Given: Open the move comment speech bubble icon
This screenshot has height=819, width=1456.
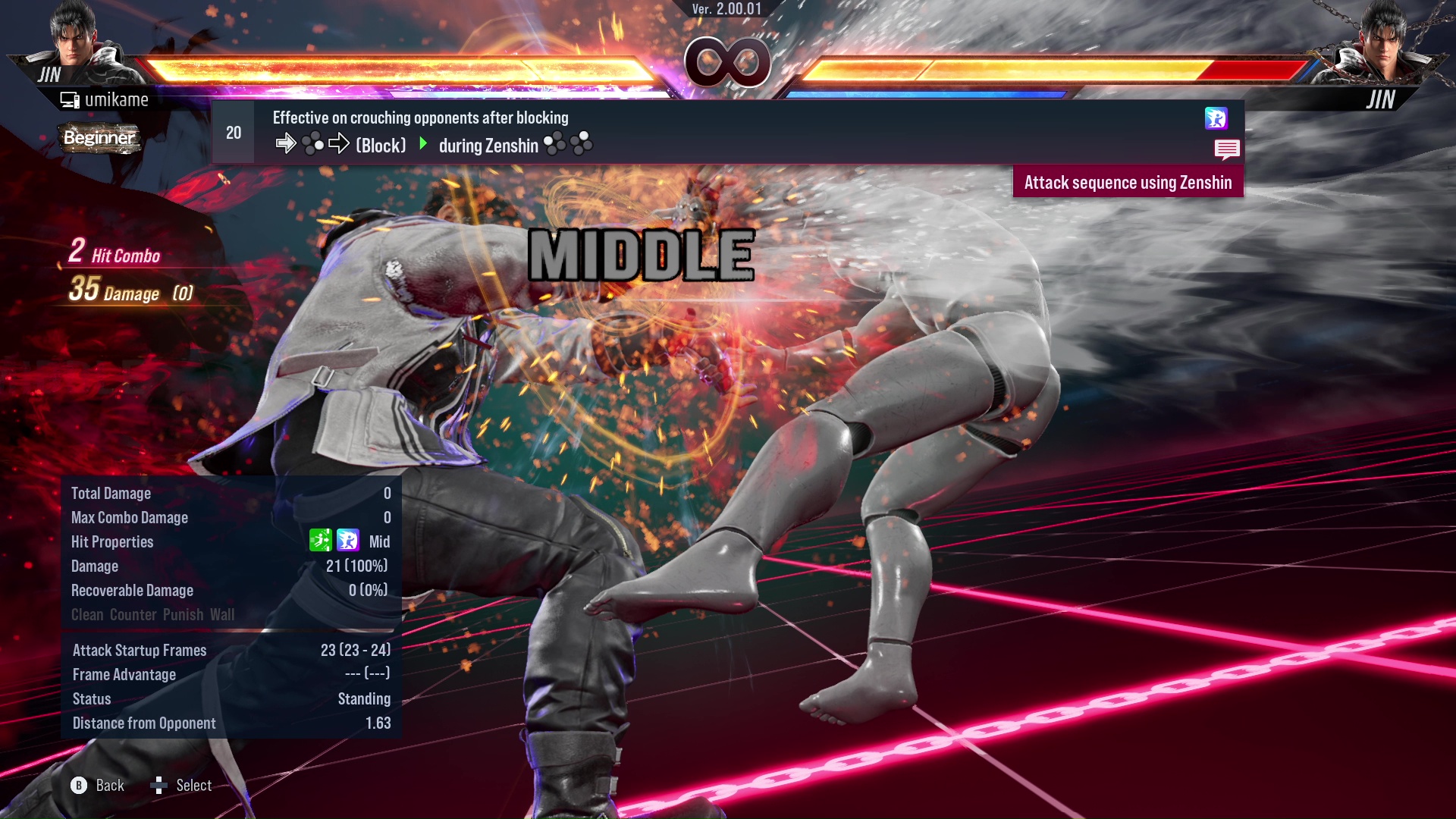Looking at the screenshot, I should (x=1227, y=150).
